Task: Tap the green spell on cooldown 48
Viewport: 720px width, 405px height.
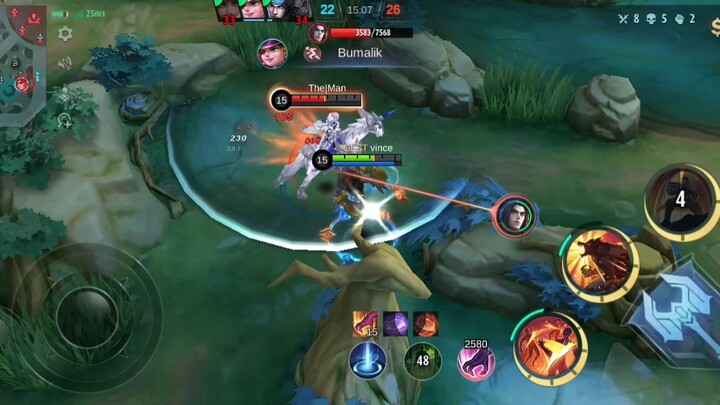Action: (422, 360)
